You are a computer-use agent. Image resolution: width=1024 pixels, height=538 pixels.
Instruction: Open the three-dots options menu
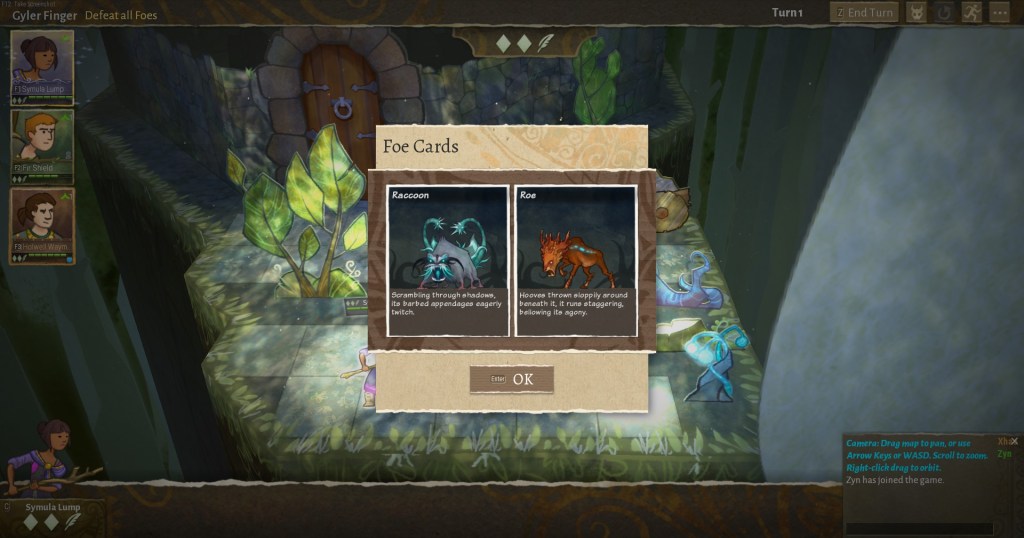point(999,13)
